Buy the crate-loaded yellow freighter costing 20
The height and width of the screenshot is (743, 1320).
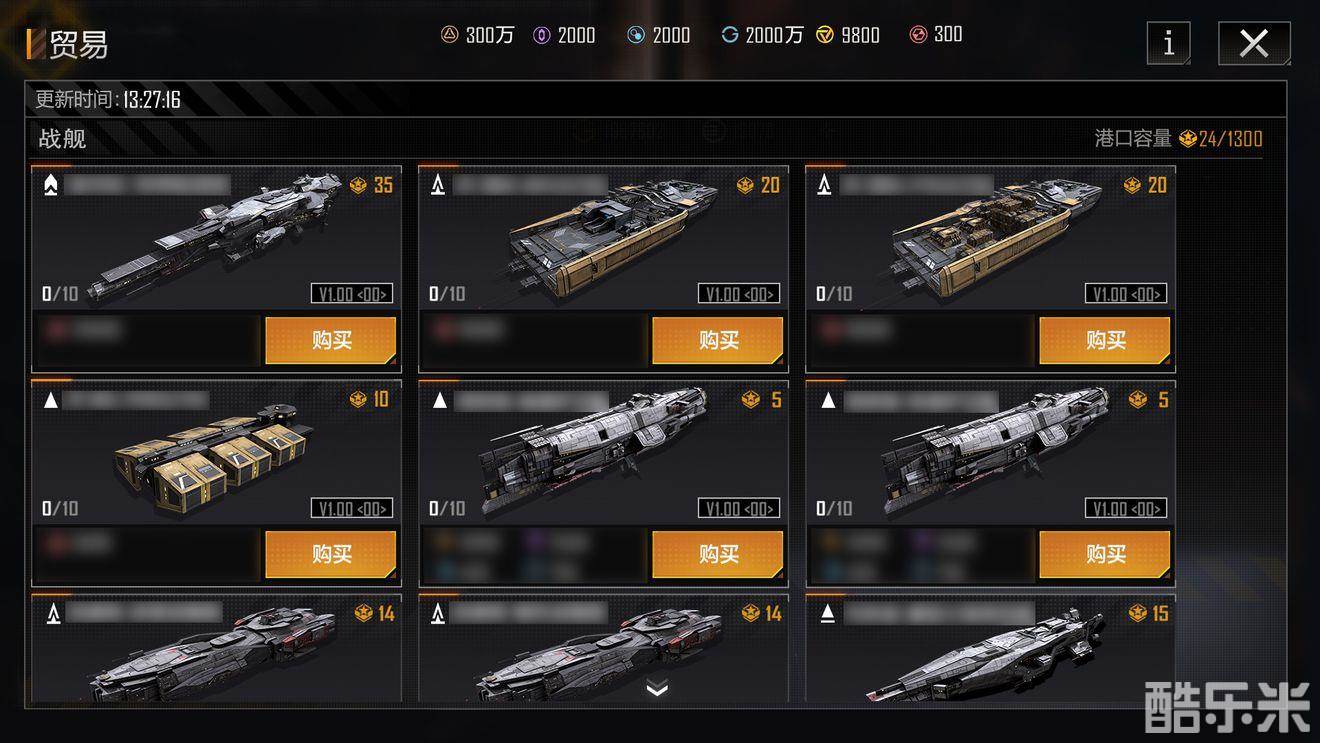[1104, 340]
